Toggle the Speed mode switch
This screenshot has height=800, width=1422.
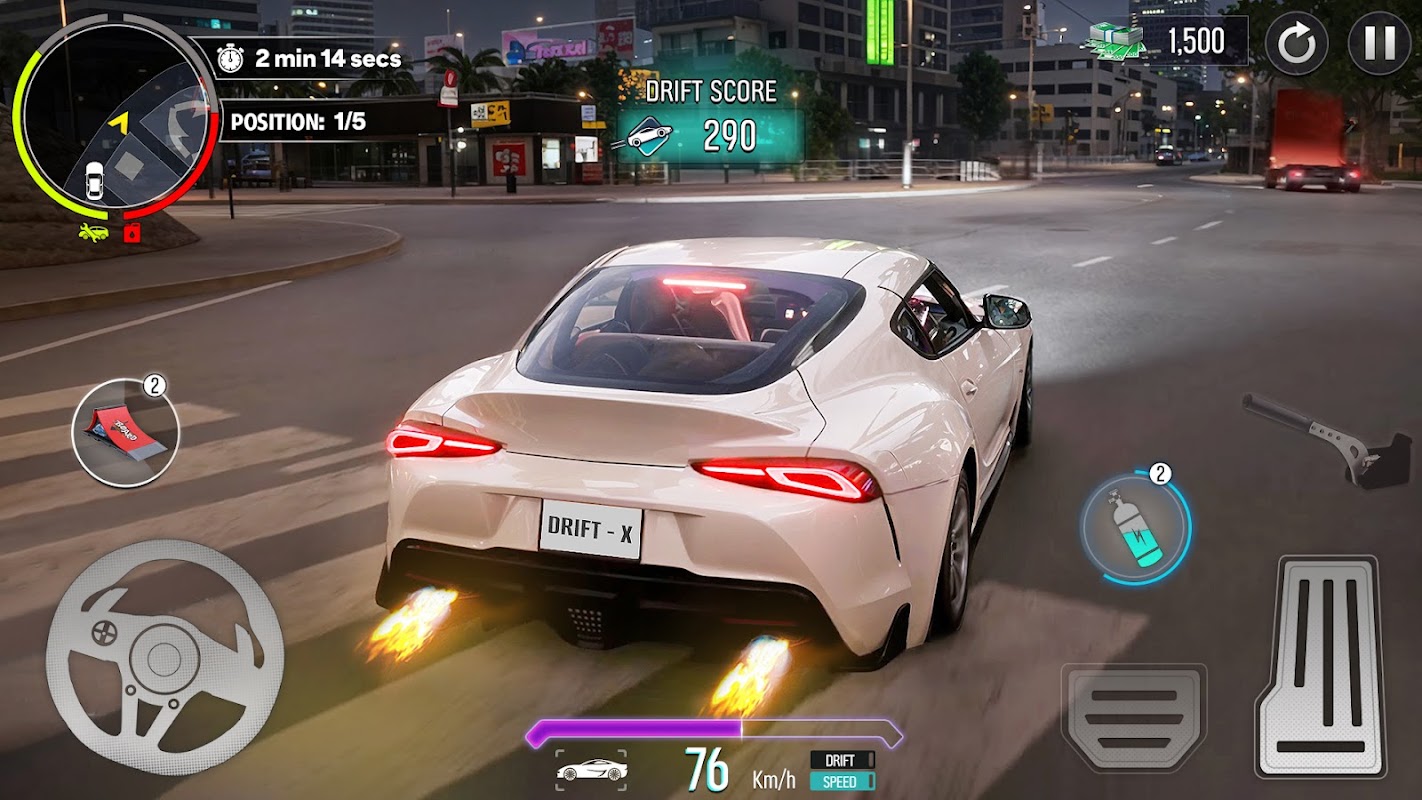coord(841,781)
